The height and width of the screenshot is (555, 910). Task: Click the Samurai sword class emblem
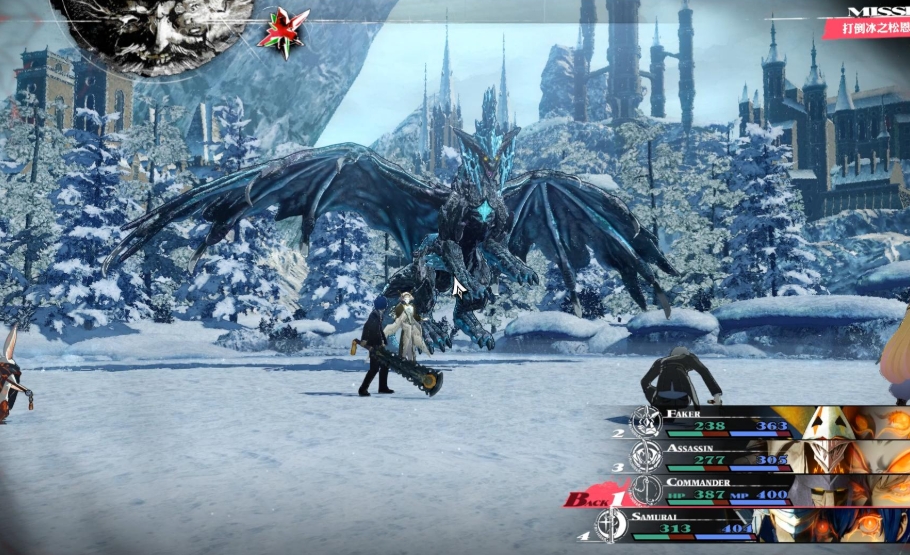610,525
